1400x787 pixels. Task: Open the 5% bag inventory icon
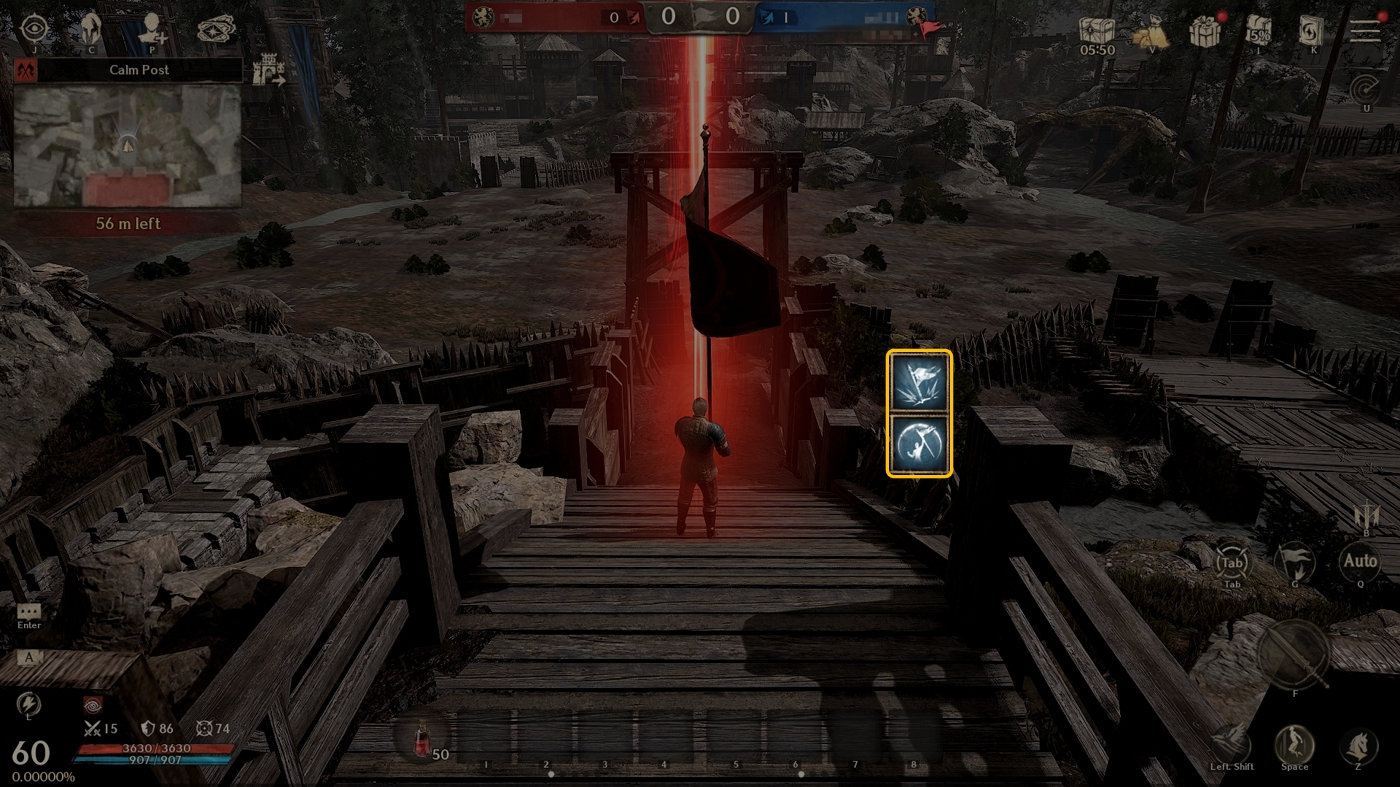[1258, 31]
